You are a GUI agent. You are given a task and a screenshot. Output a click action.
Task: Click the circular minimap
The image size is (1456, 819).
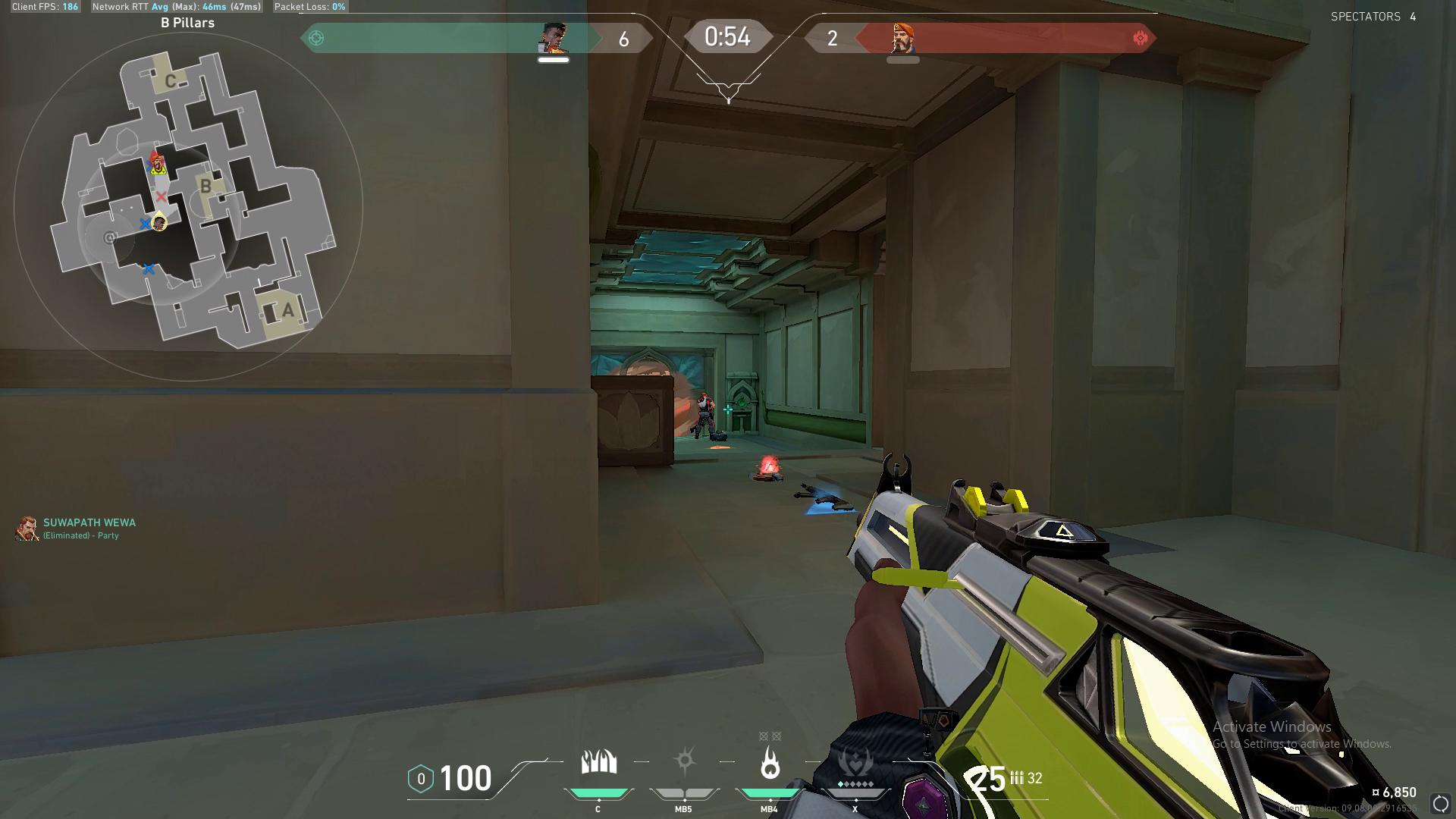(188, 206)
